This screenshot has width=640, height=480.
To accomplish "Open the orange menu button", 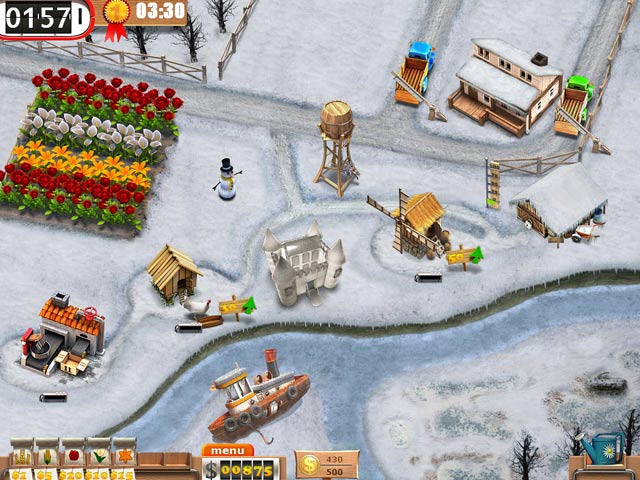I will coord(227,450).
